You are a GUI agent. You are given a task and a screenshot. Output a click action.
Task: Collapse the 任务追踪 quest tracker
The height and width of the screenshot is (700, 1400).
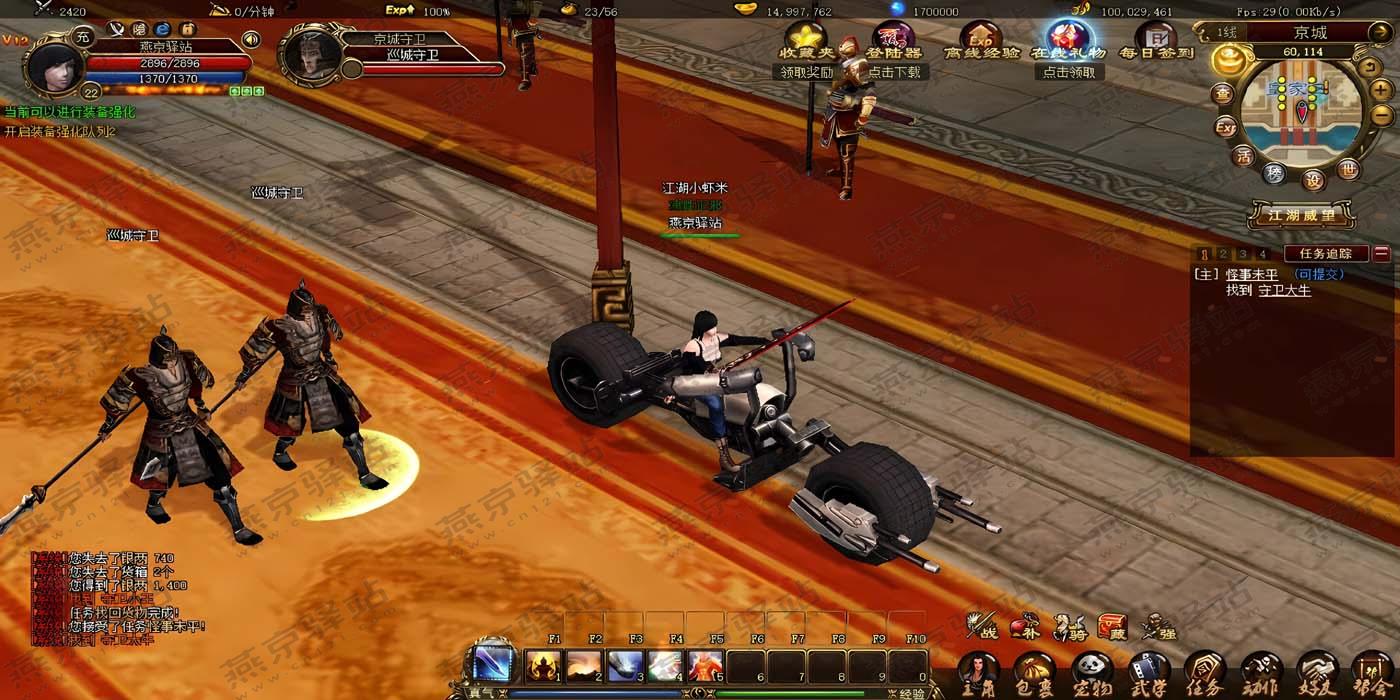(1381, 254)
